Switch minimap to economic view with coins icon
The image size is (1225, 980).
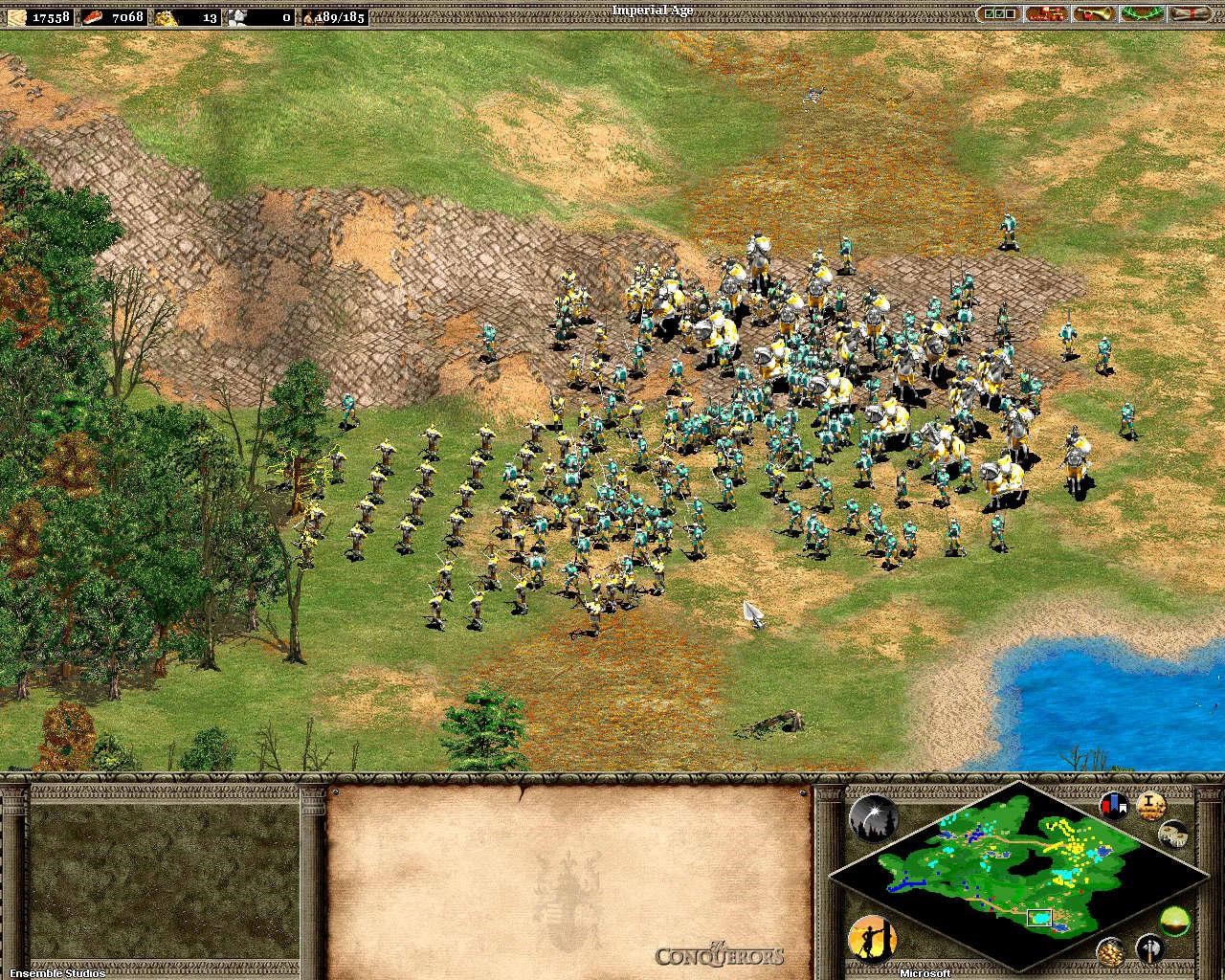[x=1110, y=948]
